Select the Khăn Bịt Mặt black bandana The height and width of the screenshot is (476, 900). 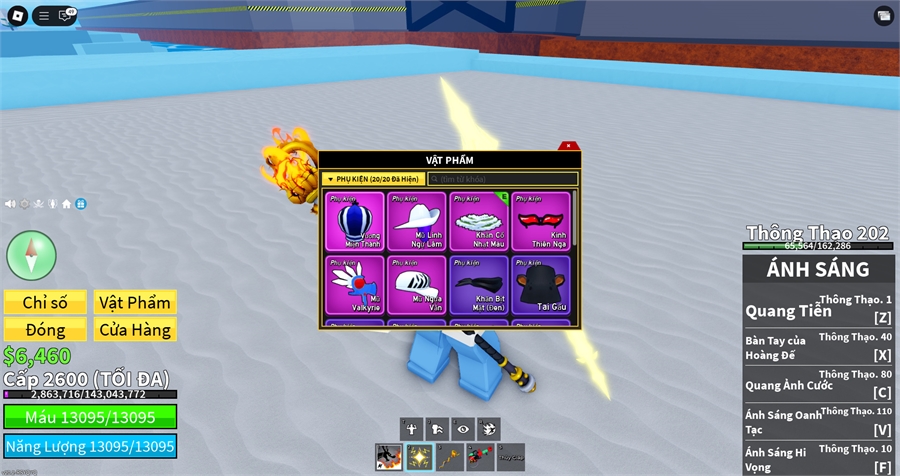coord(479,285)
